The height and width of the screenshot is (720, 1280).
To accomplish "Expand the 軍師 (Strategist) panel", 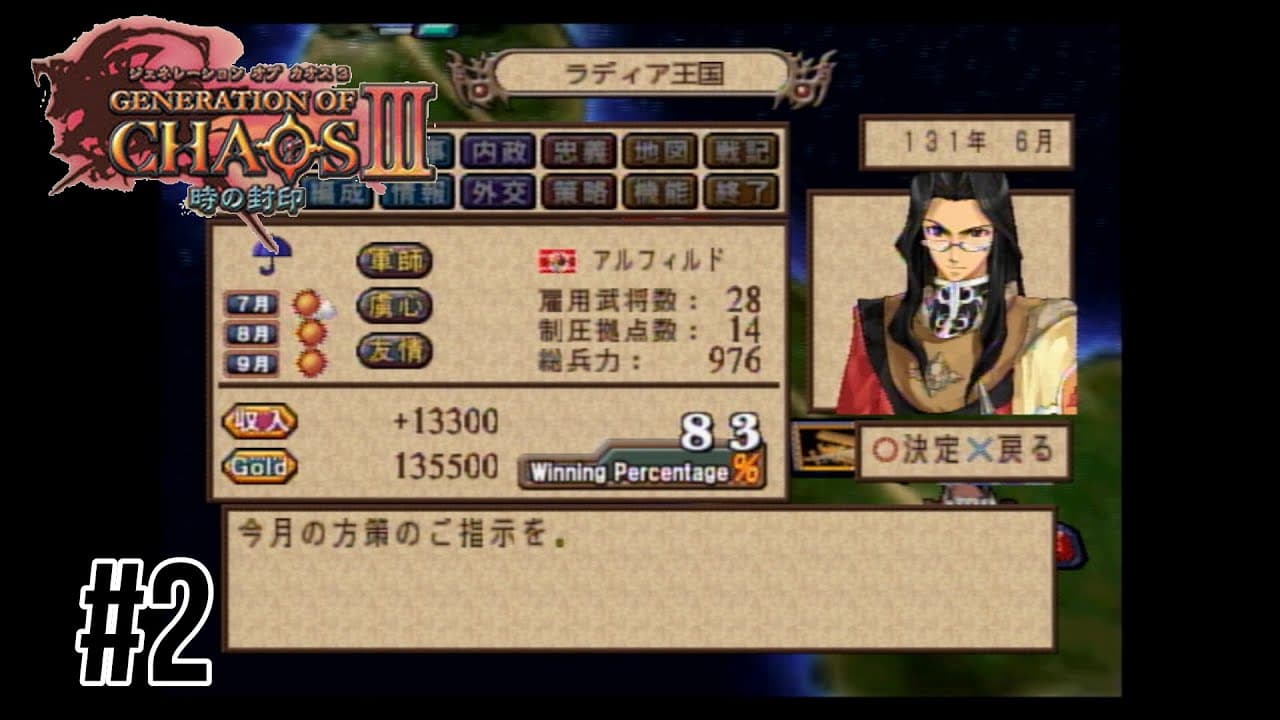I will 394,259.
